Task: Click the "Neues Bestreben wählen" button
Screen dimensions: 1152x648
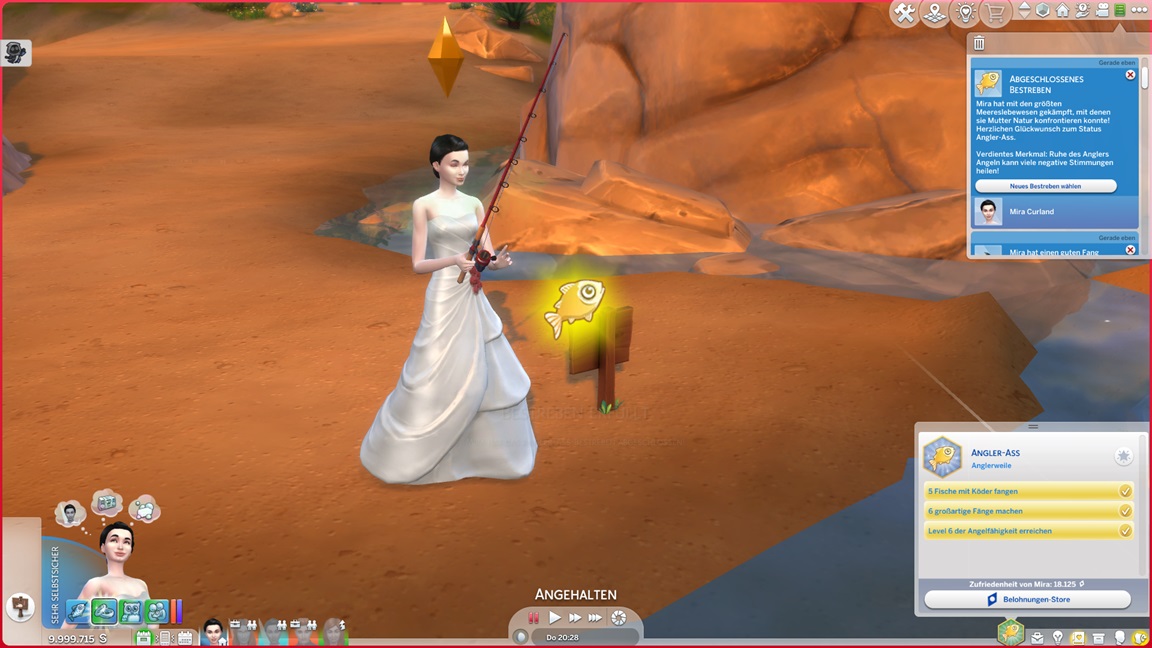Action: 1045,186
